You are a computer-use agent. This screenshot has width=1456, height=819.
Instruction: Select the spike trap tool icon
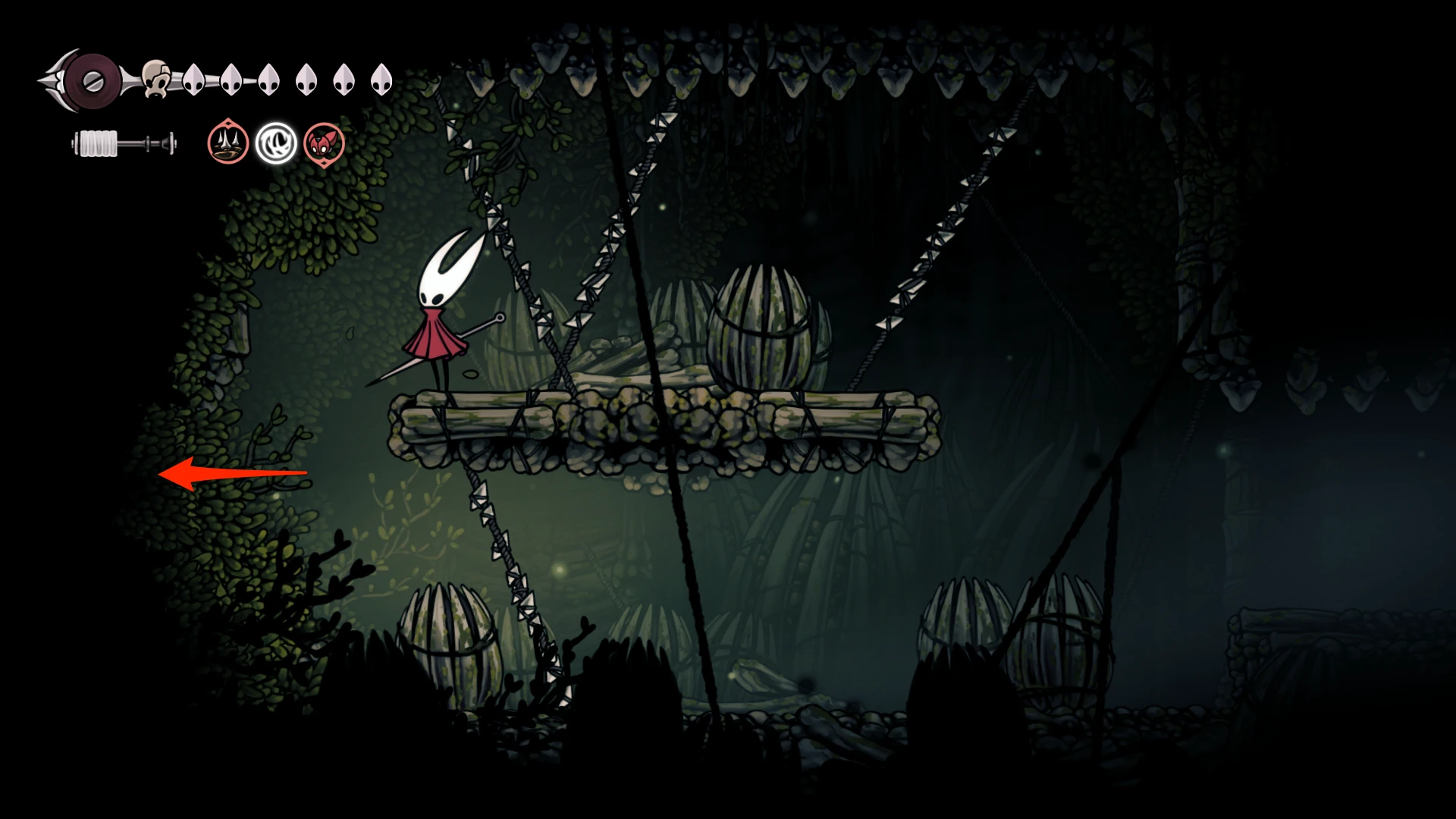tap(228, 143)
